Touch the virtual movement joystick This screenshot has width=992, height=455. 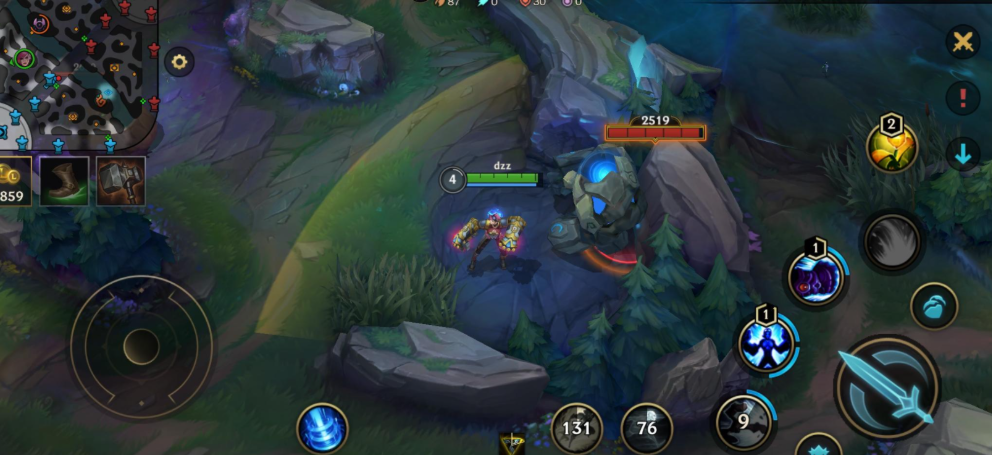point(141,346)
